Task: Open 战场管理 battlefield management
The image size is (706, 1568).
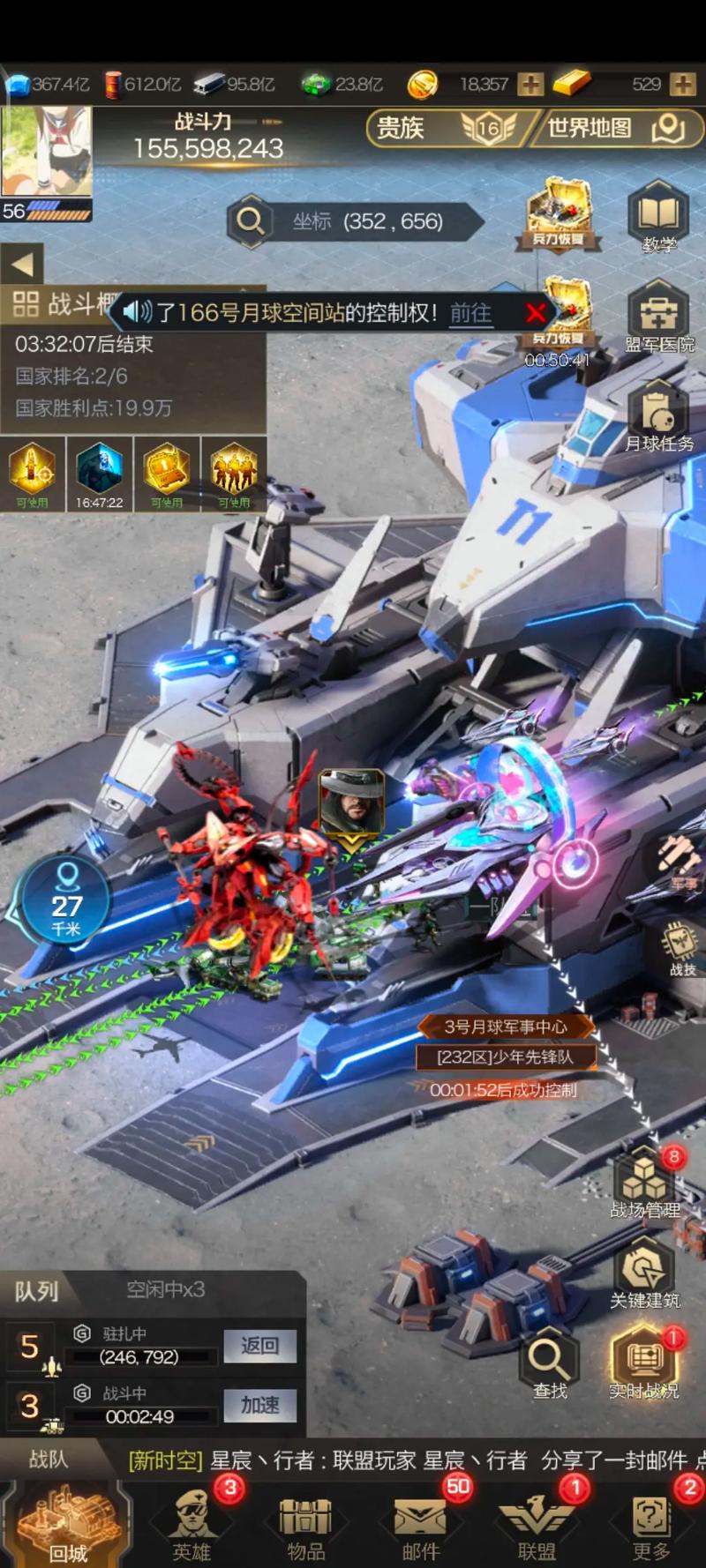Action: [x=645, y=1184]
